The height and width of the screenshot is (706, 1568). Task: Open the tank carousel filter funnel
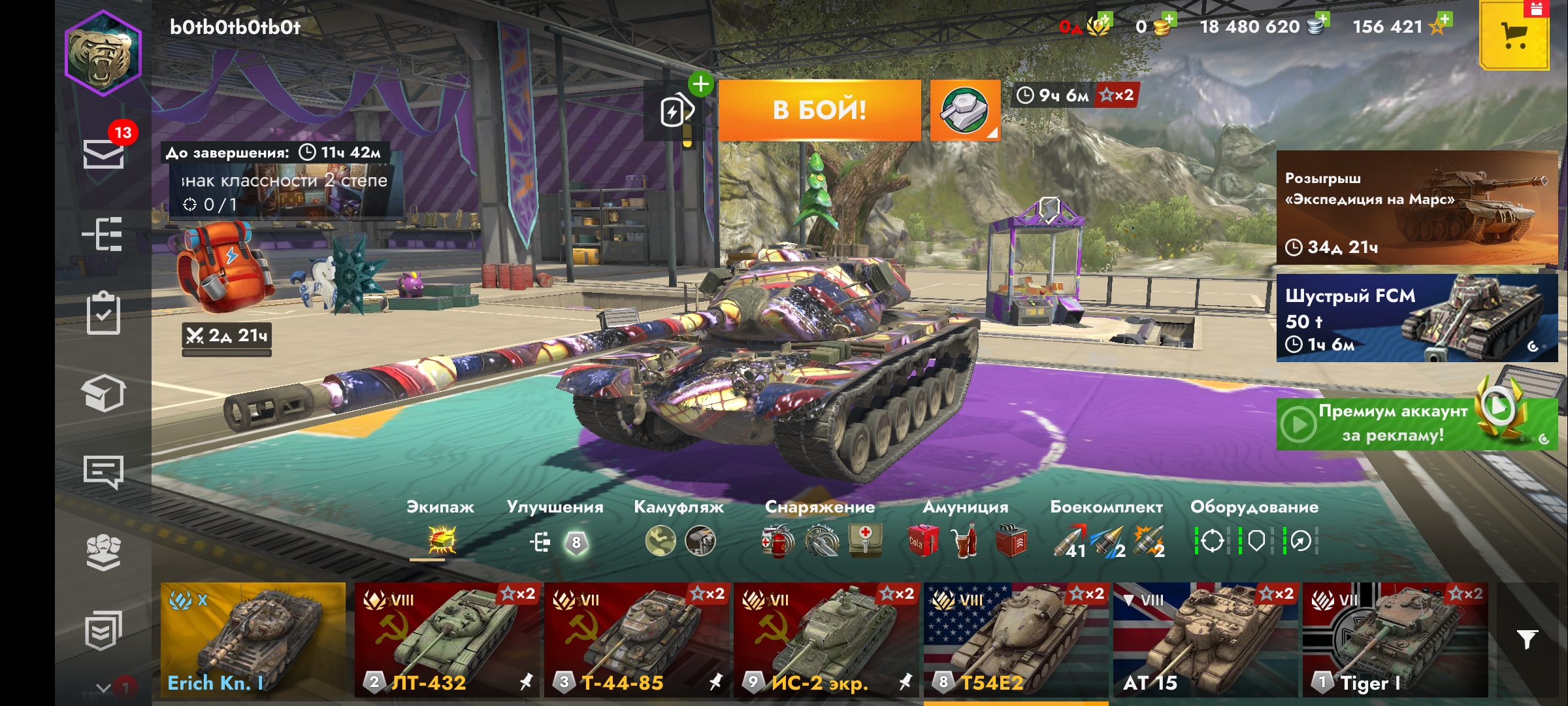tap(1527, 639)
